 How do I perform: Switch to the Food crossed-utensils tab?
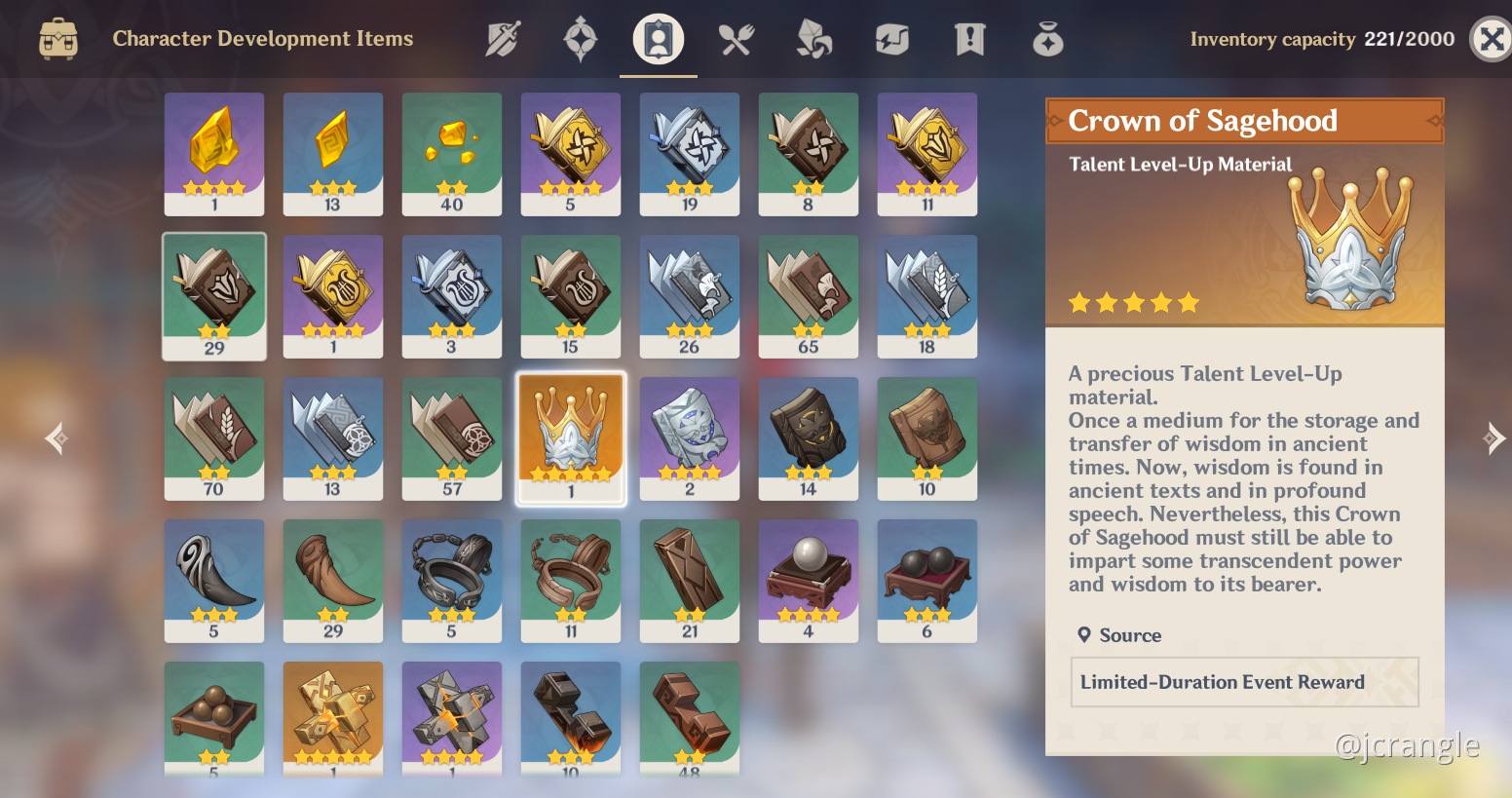736,39
